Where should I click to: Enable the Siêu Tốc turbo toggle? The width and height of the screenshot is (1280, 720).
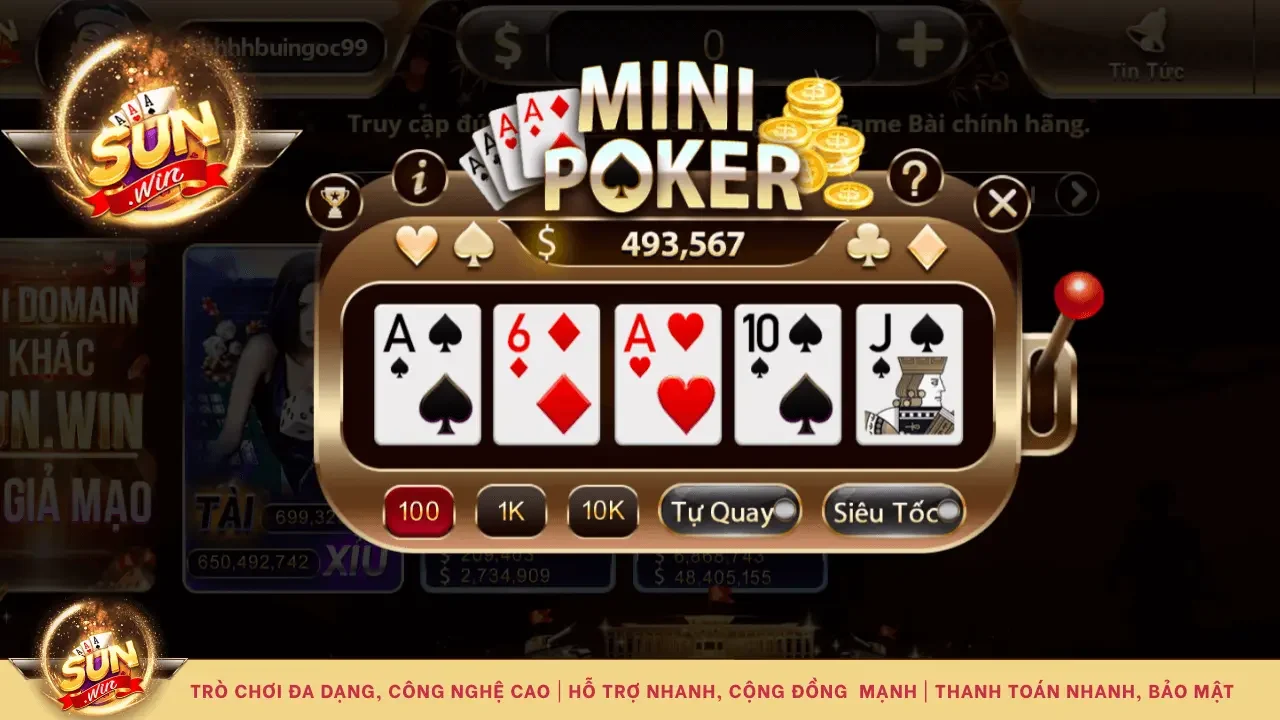coord(893,510)
